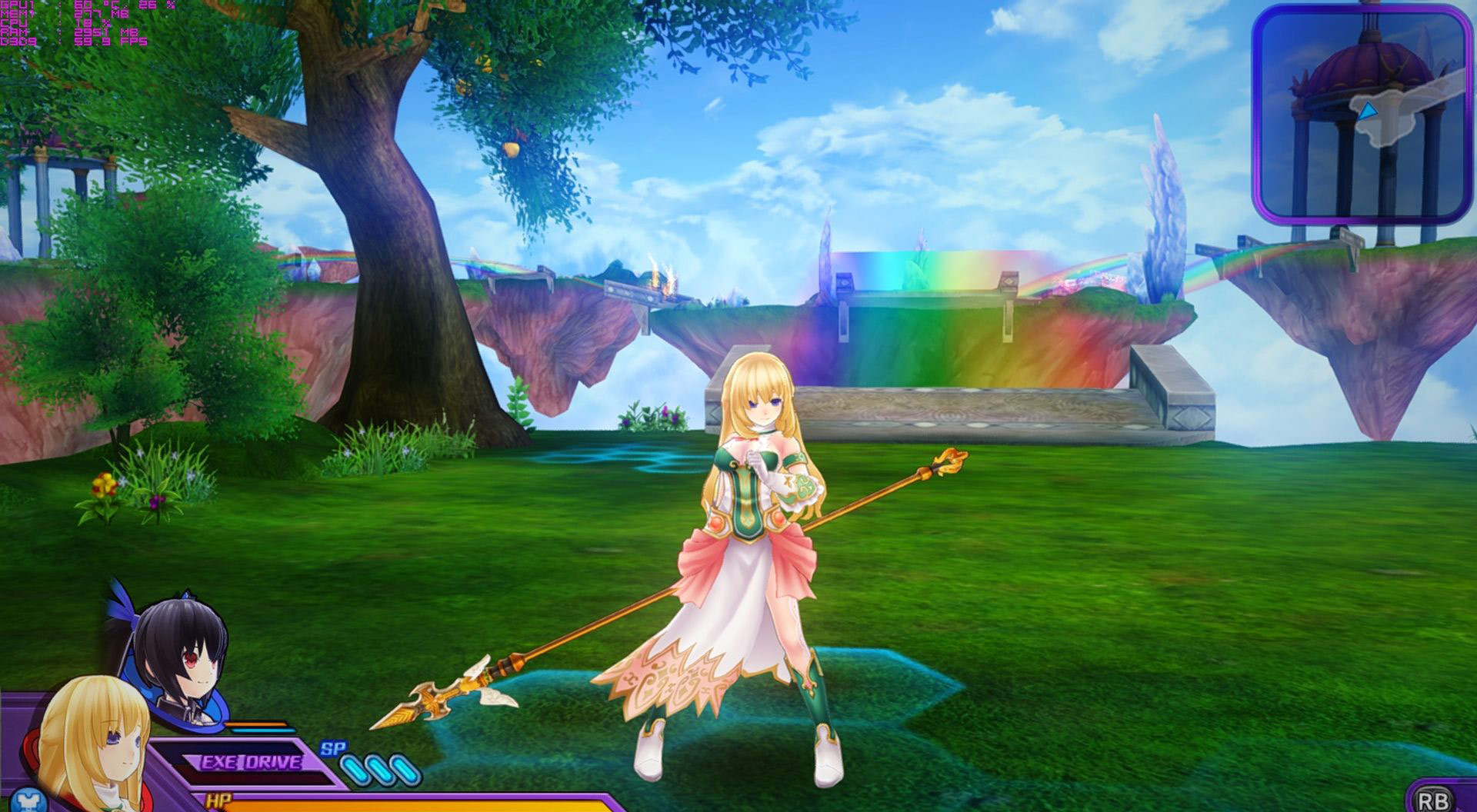Viewport: 1477px width, 812px height.
Task: Open the minimap in the corner
Action: coord(1359,114)
